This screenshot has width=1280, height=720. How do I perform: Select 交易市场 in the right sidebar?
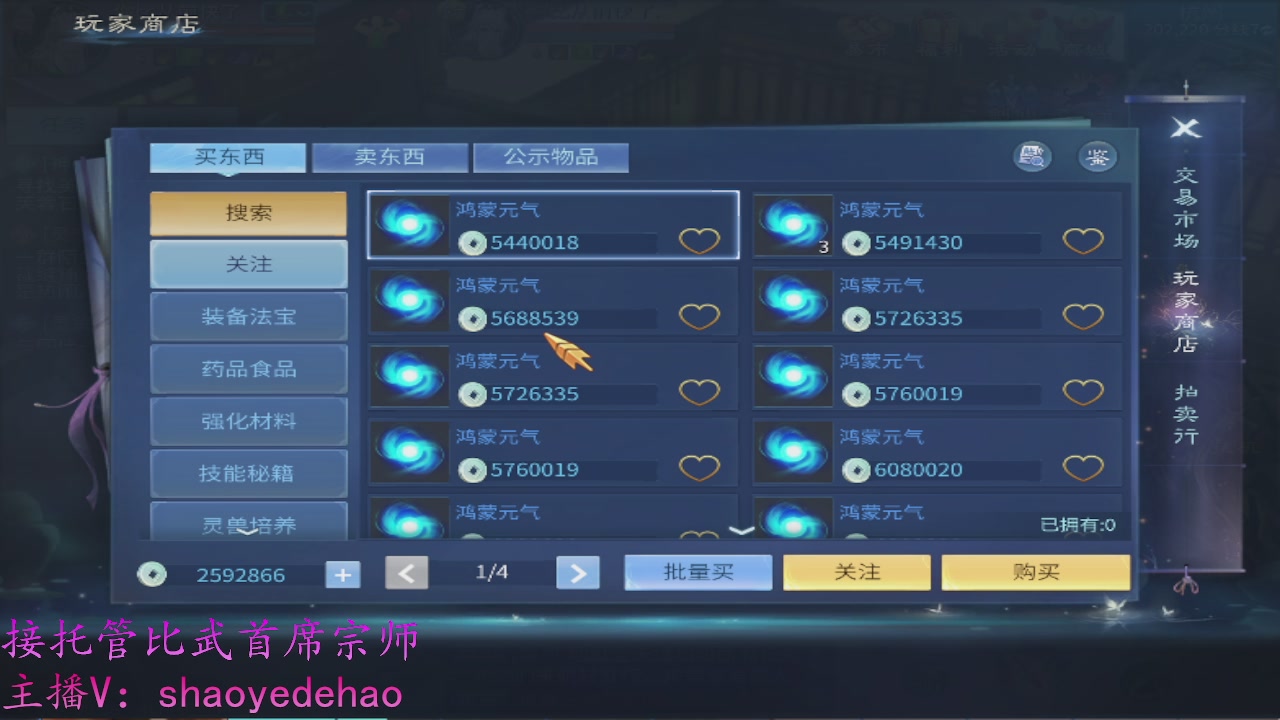(x=1185, y=207)
